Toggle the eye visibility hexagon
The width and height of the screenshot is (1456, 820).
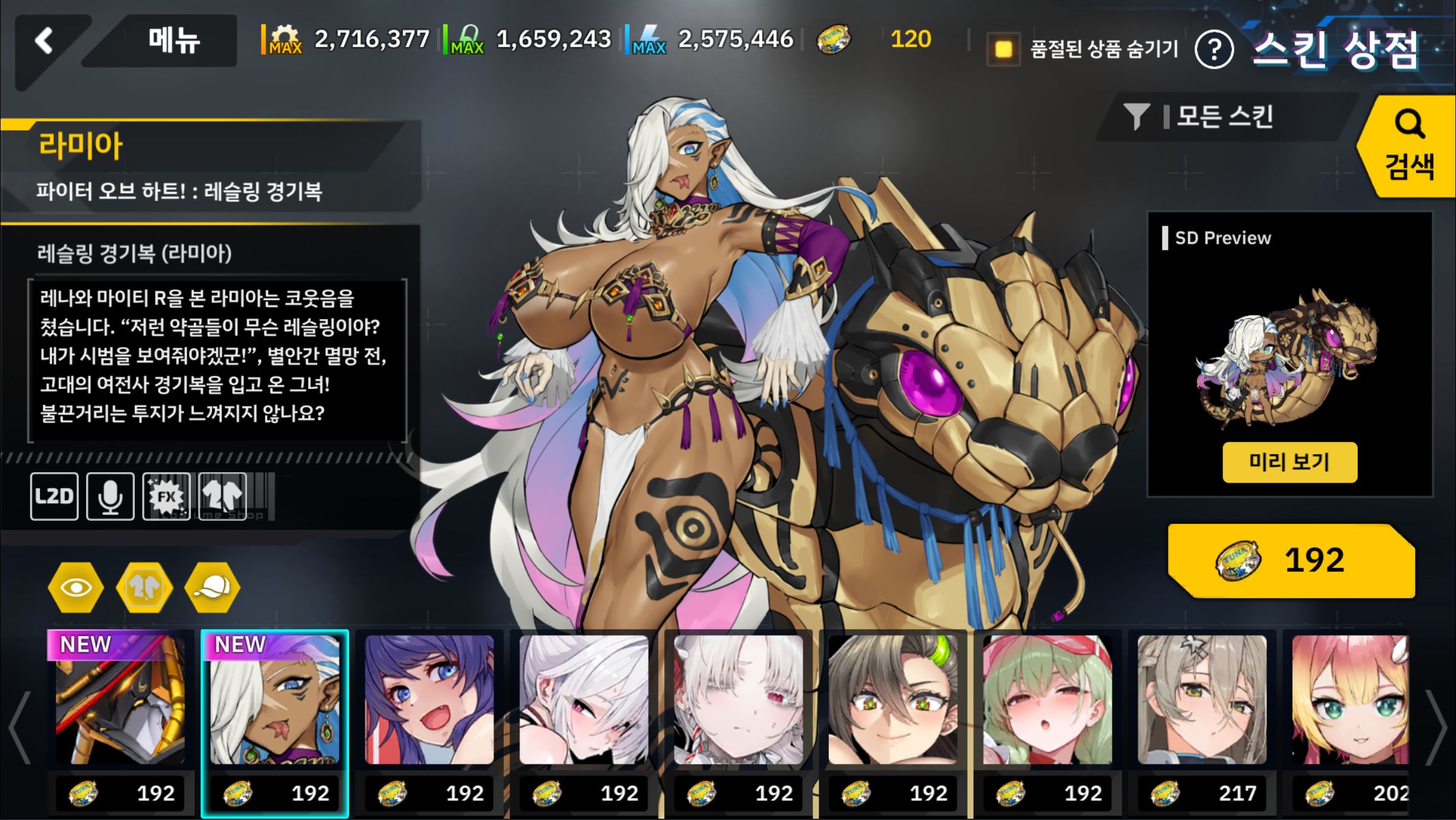(76, 587)
